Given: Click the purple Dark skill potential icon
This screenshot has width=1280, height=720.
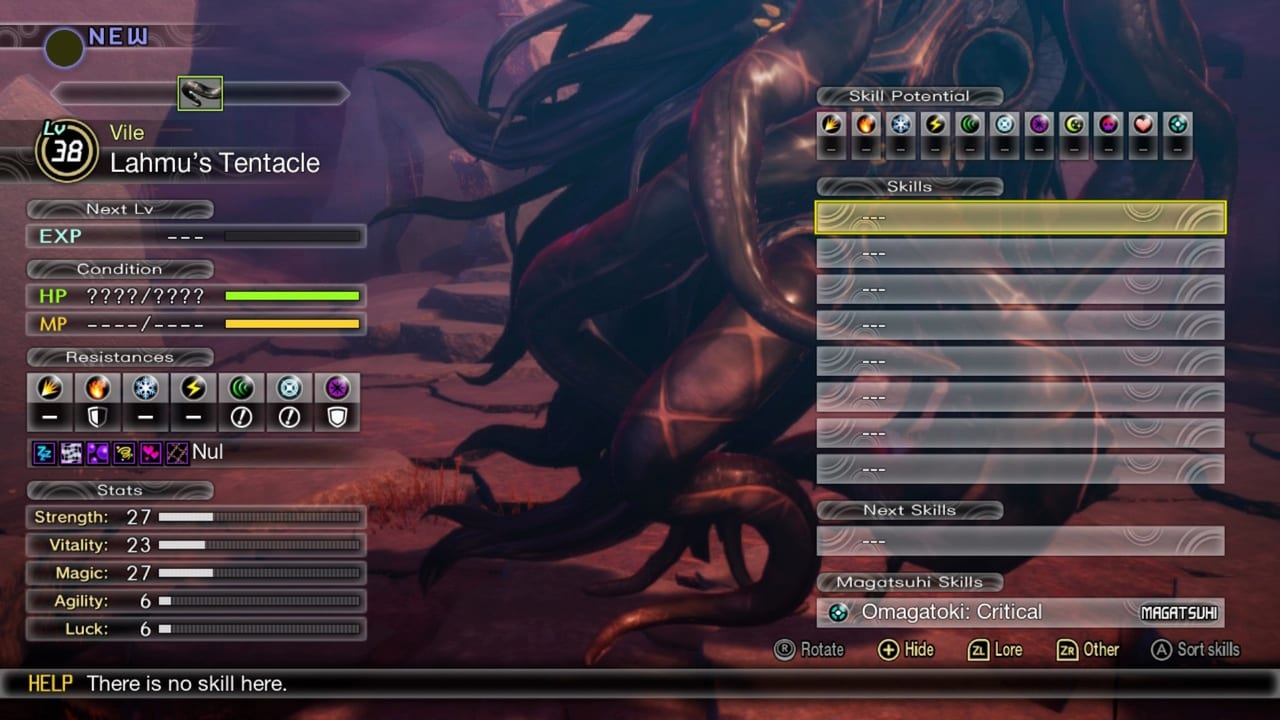Looking at the screenshot, I should 1040,125.
